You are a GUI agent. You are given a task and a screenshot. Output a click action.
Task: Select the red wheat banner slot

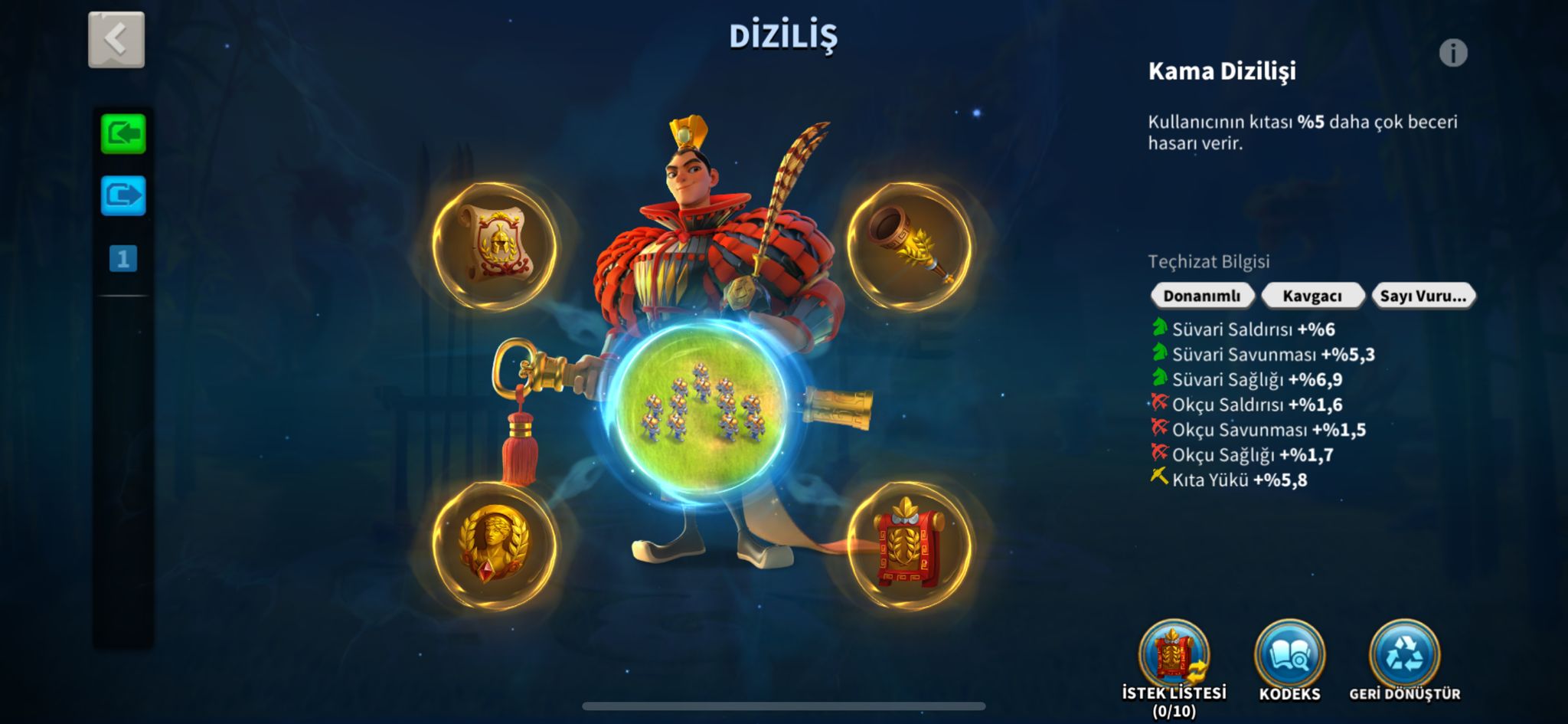coord(910,545)
